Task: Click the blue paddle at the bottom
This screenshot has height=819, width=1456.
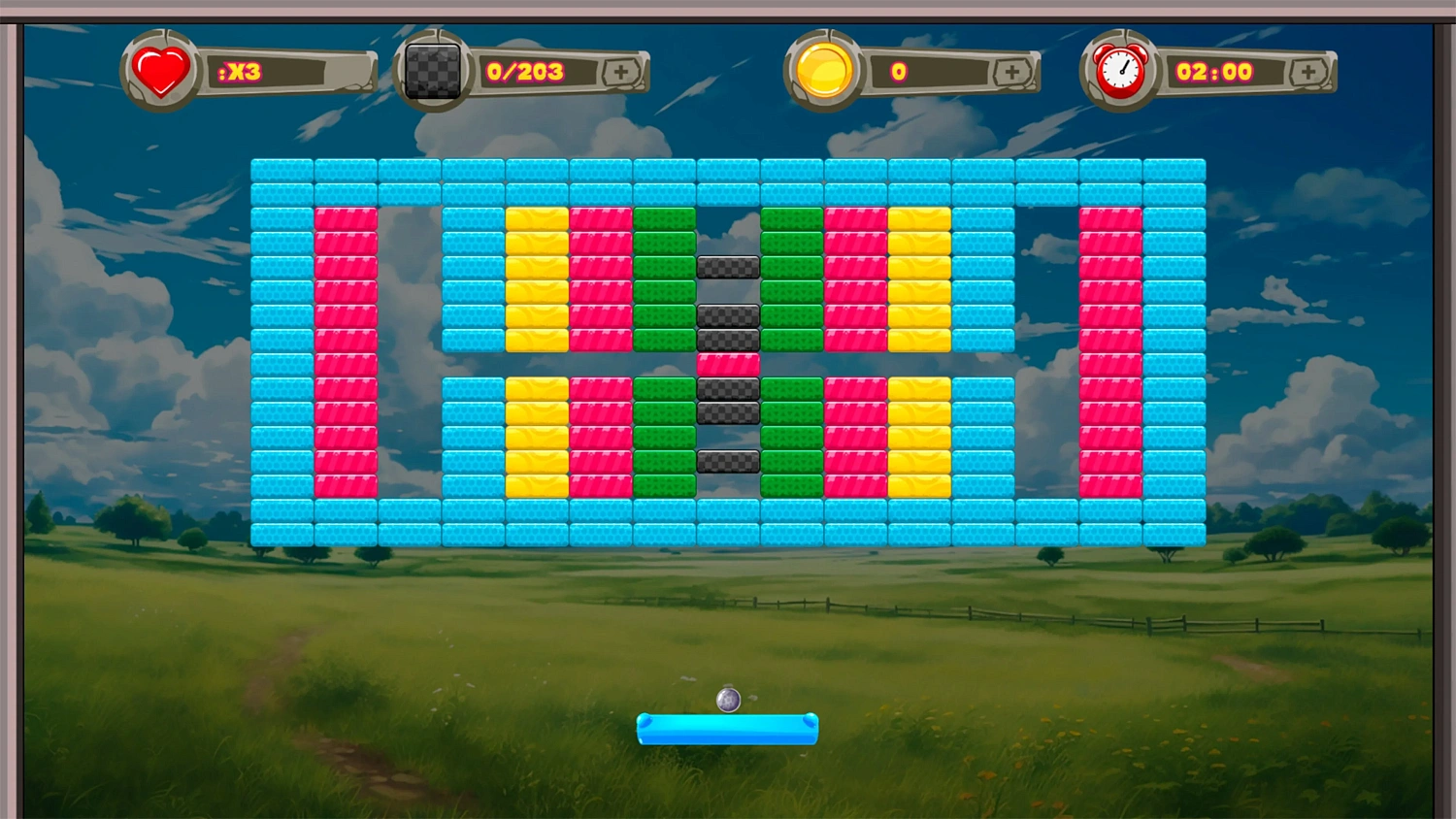Action: click(x=727, y=730)
